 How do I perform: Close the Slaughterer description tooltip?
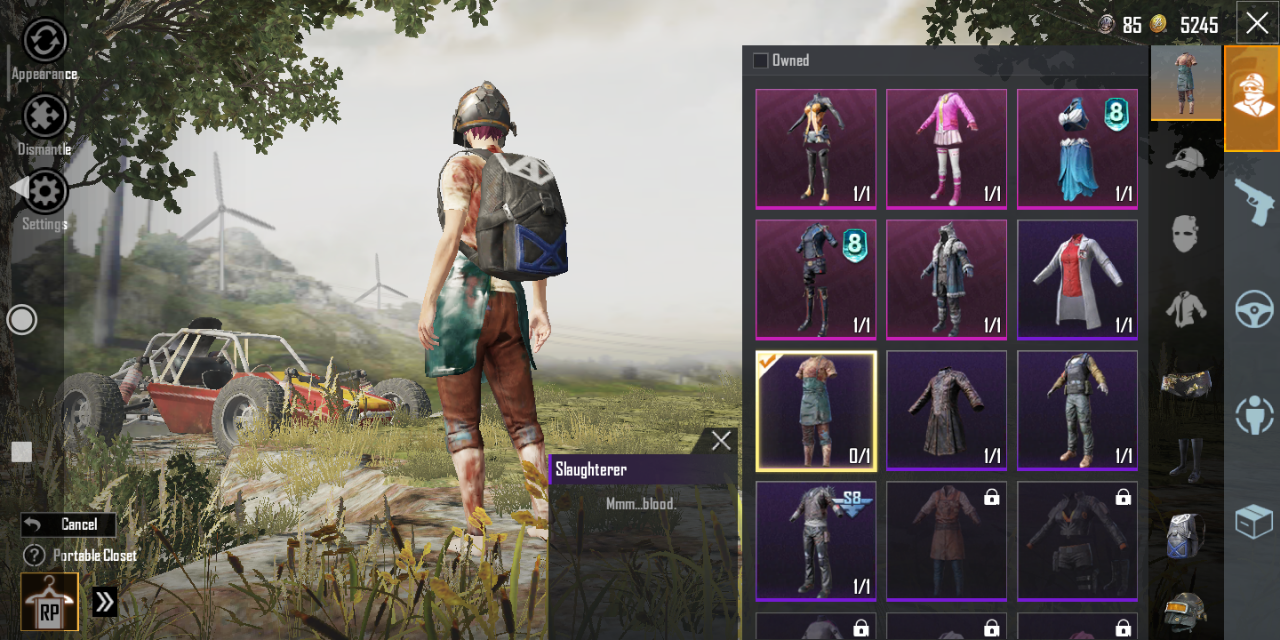[721, 441]
